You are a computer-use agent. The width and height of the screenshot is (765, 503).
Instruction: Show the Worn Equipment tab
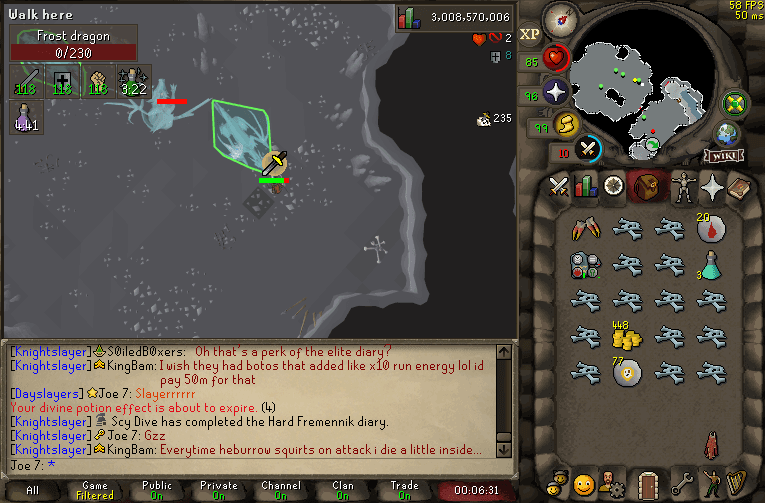pyautogui.click(x=685, y=186)
